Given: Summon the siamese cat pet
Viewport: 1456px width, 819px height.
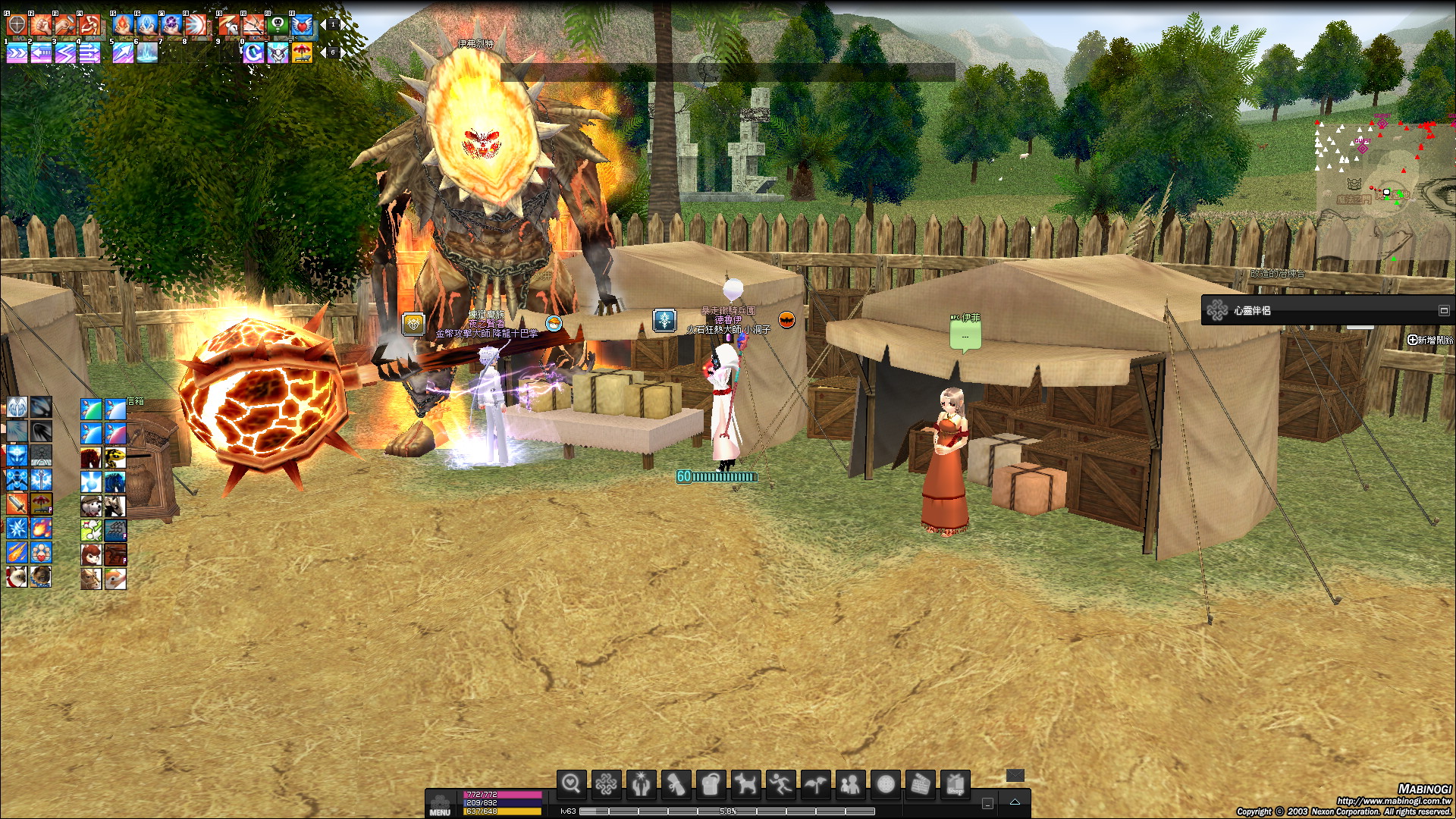Looking at the screenshot, I should coord(17,576).
